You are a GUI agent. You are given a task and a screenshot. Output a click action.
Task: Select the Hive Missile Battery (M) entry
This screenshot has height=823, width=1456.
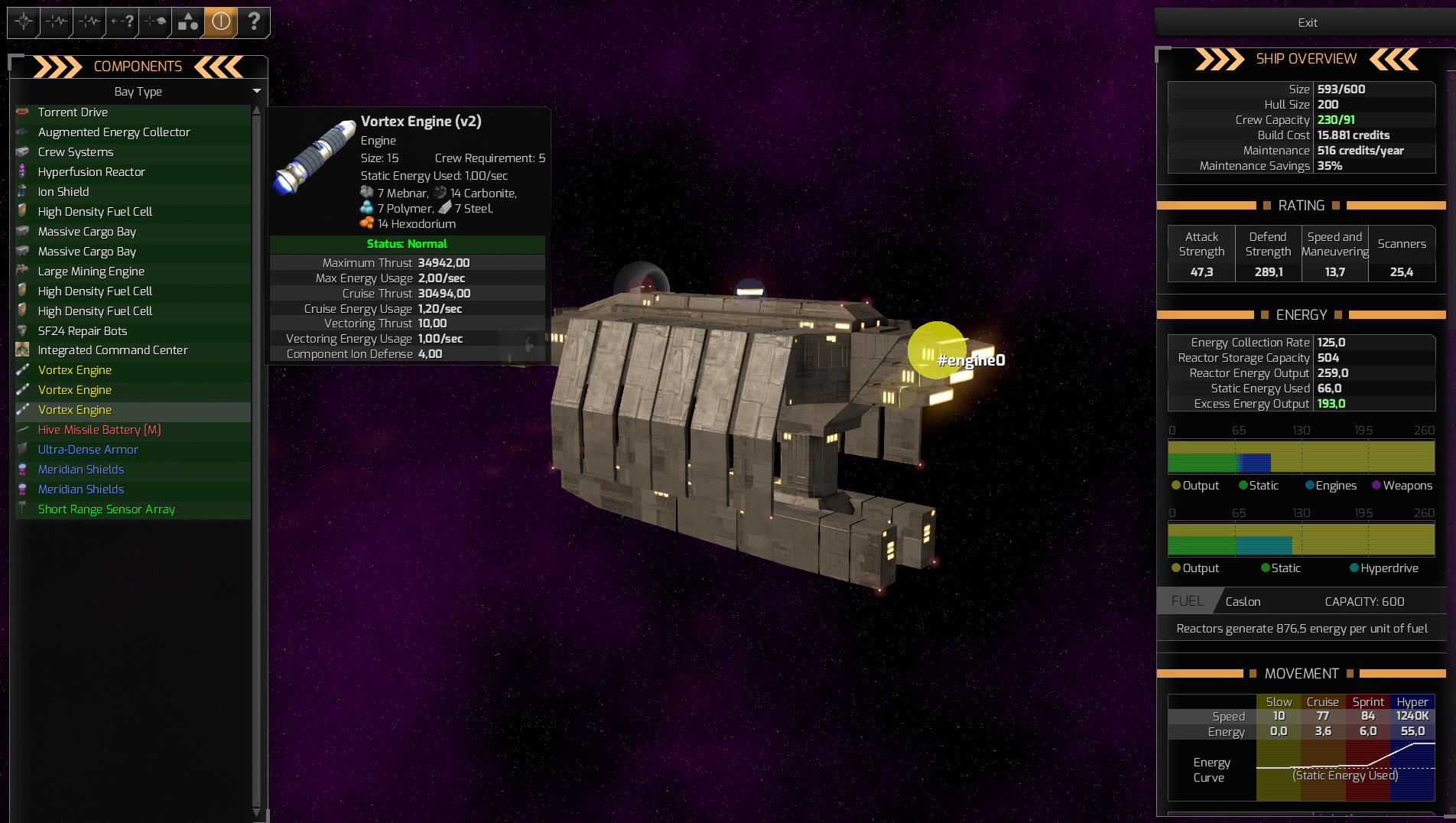point(99,430)
